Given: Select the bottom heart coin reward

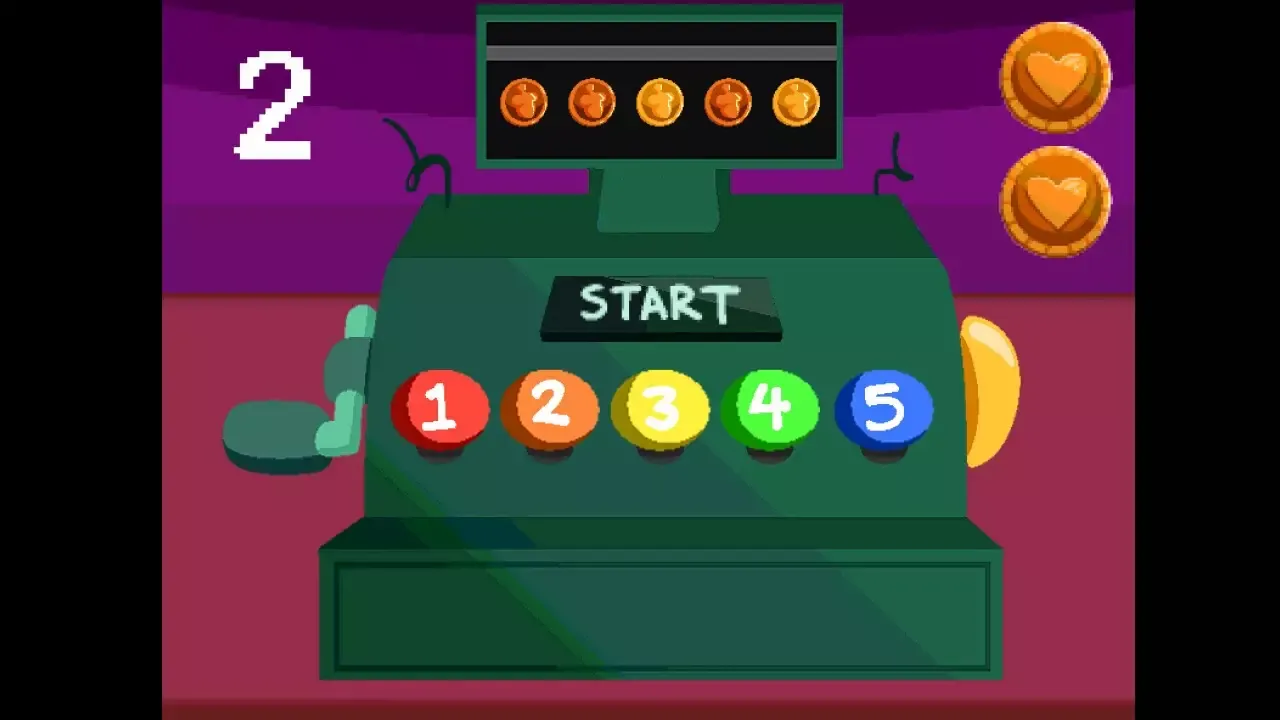Looking at the screenshot, I should [x=1055, y=200].
